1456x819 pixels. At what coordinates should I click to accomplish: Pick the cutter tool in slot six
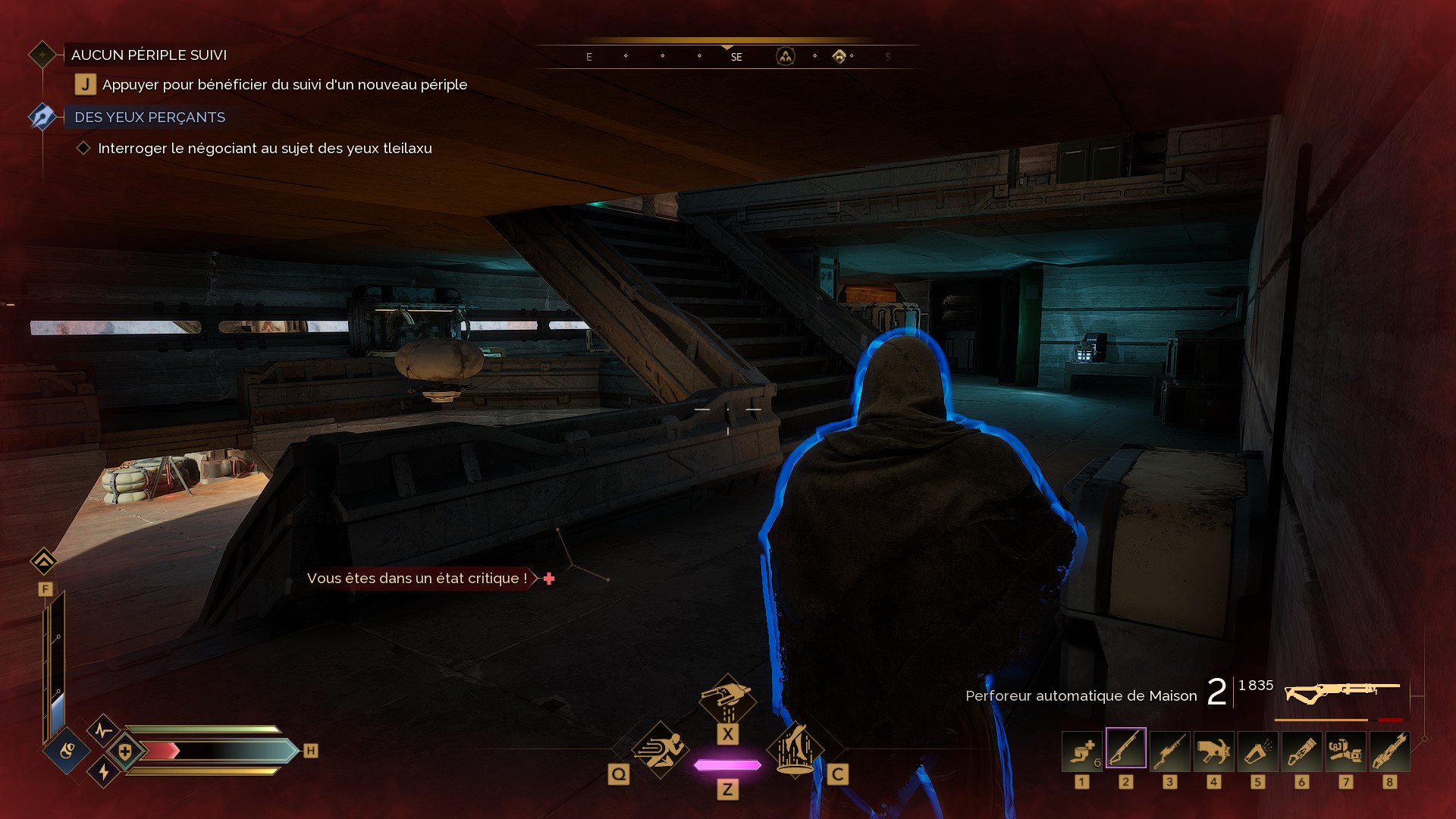tap(1301, 752)
